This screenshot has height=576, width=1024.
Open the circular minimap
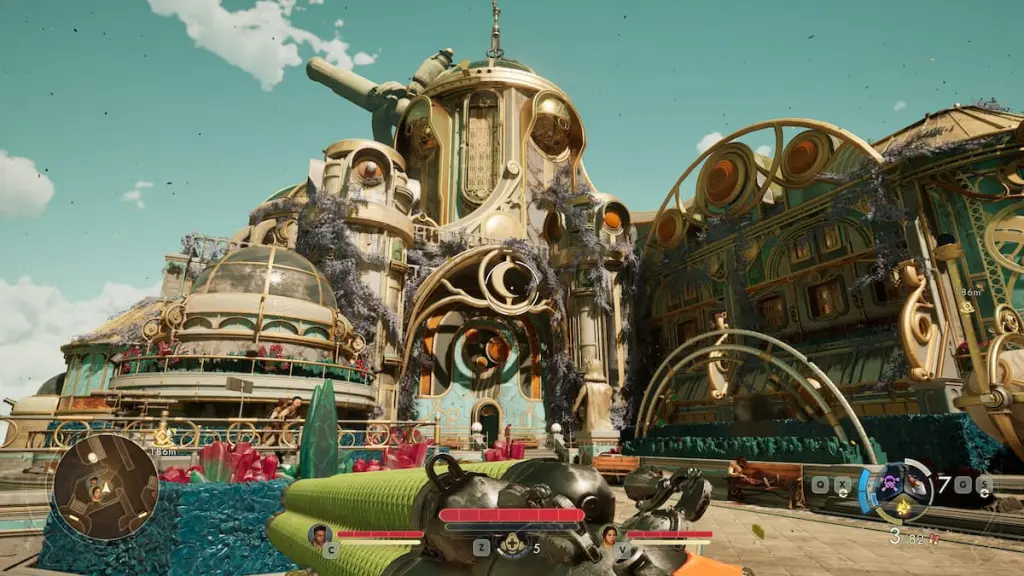pos(91,488)
